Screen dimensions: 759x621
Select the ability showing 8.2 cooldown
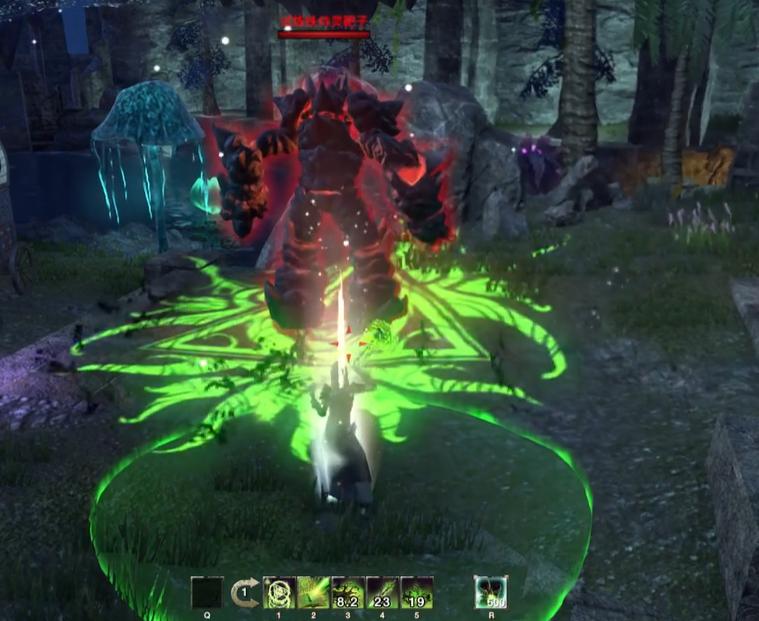[347, 592]
